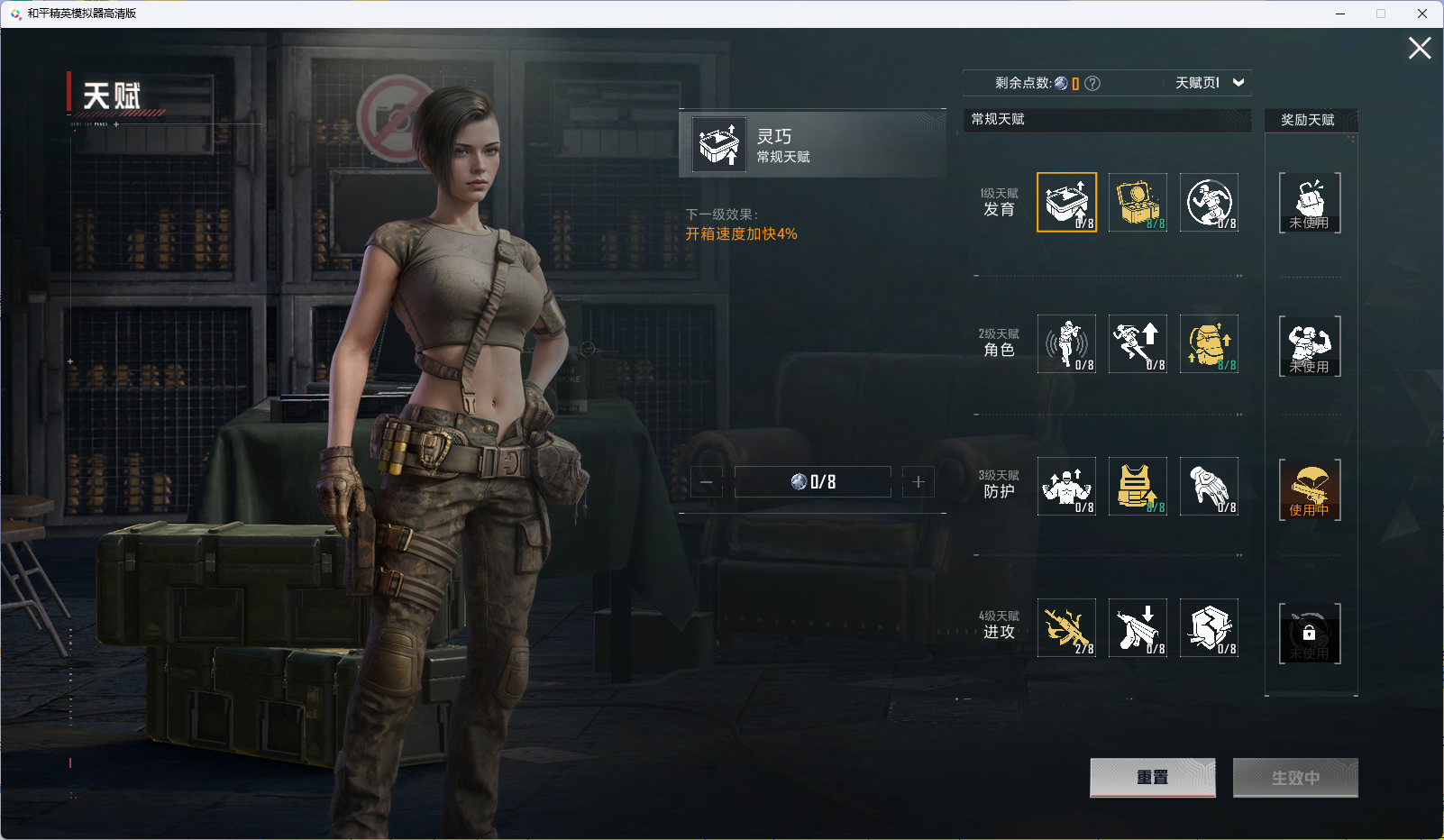Select the gold body armor vest talent
1444x840 pixels.
coord(1138,486)
